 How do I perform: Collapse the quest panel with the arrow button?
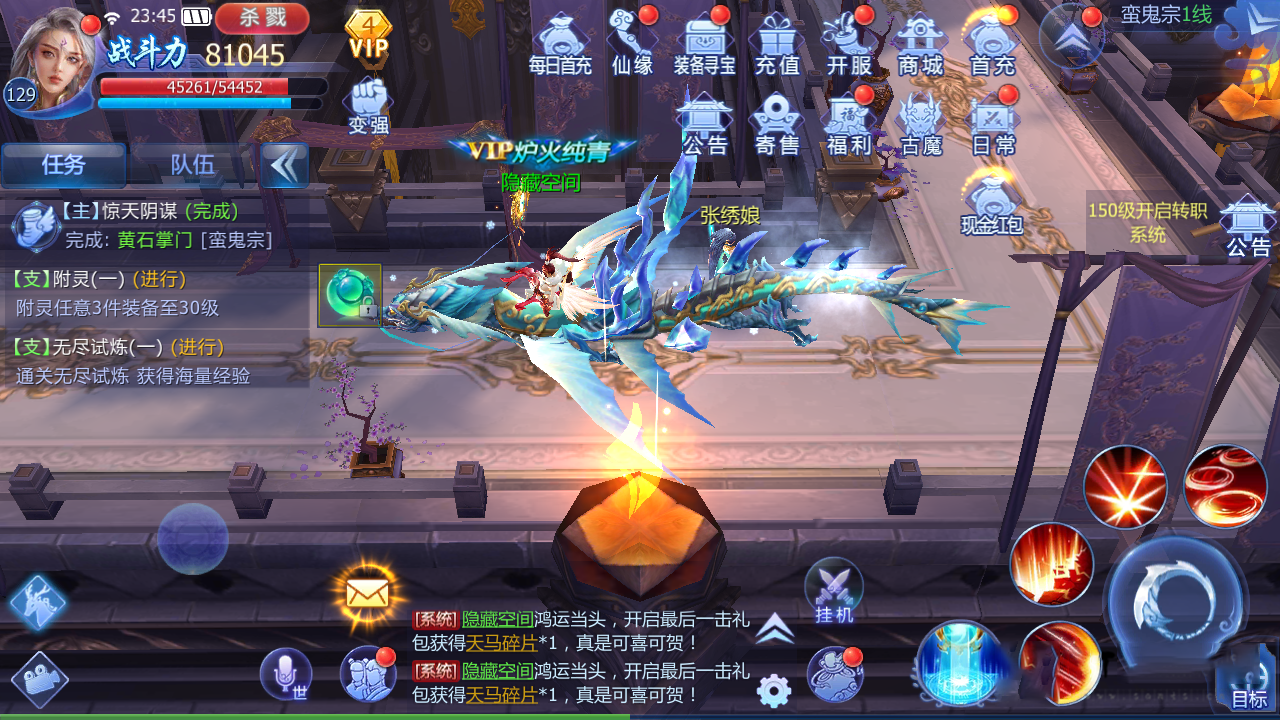(x=285, y=165)
